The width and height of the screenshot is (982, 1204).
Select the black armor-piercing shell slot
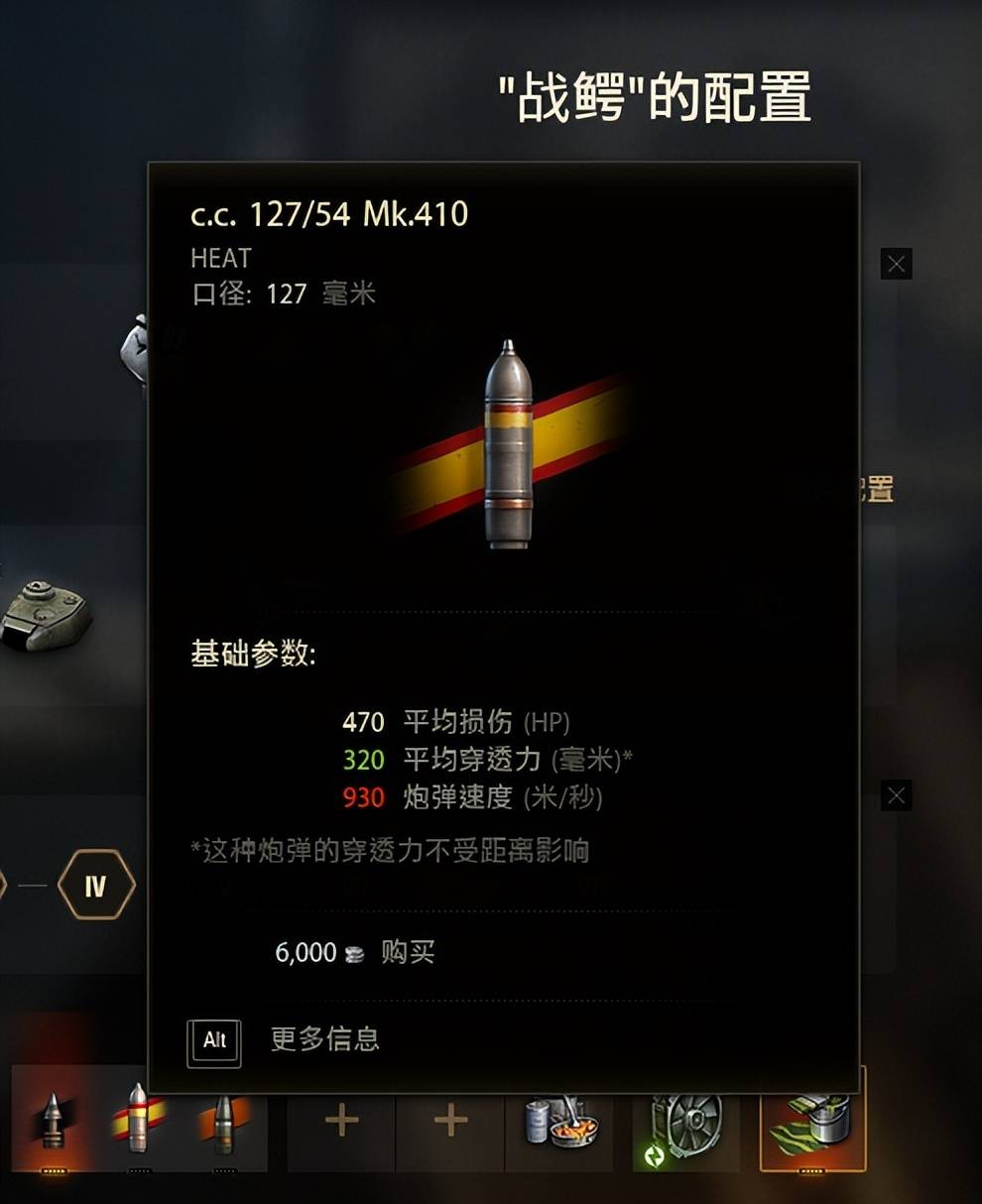pyautogui.click(x=54, y=1119)
